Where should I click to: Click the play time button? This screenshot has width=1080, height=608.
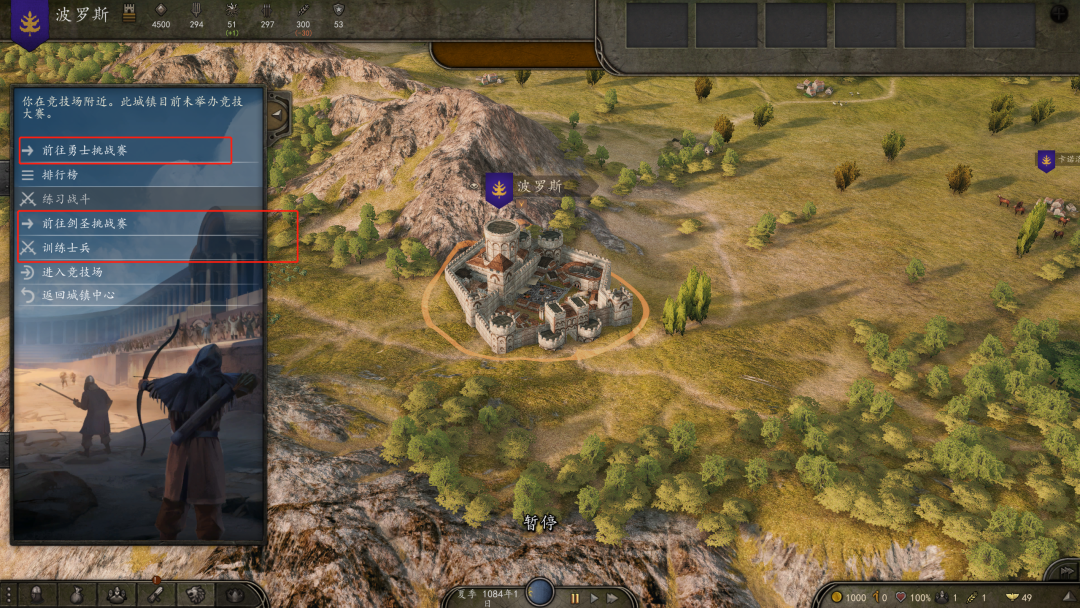point(595,598)
